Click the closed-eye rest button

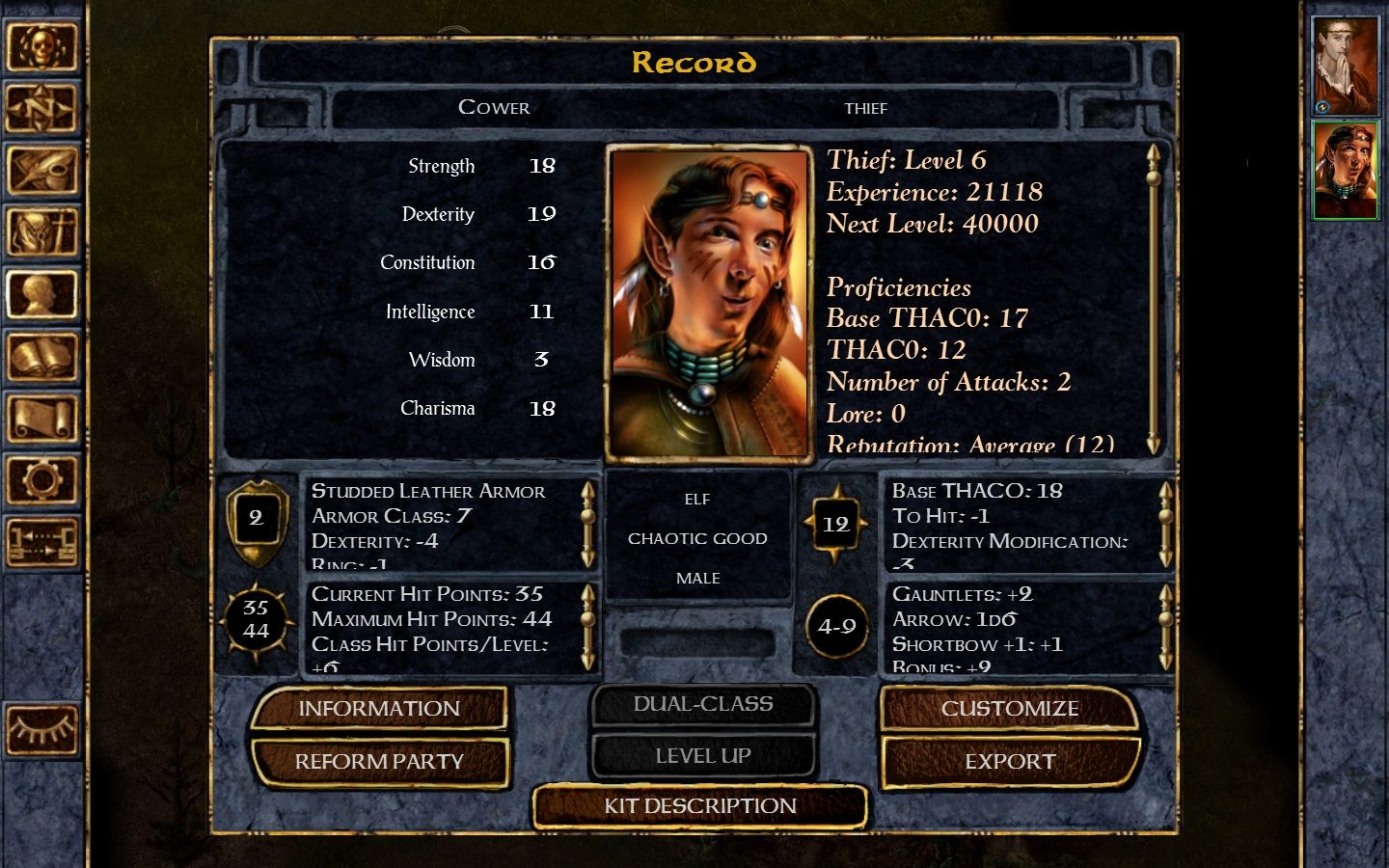41,730
